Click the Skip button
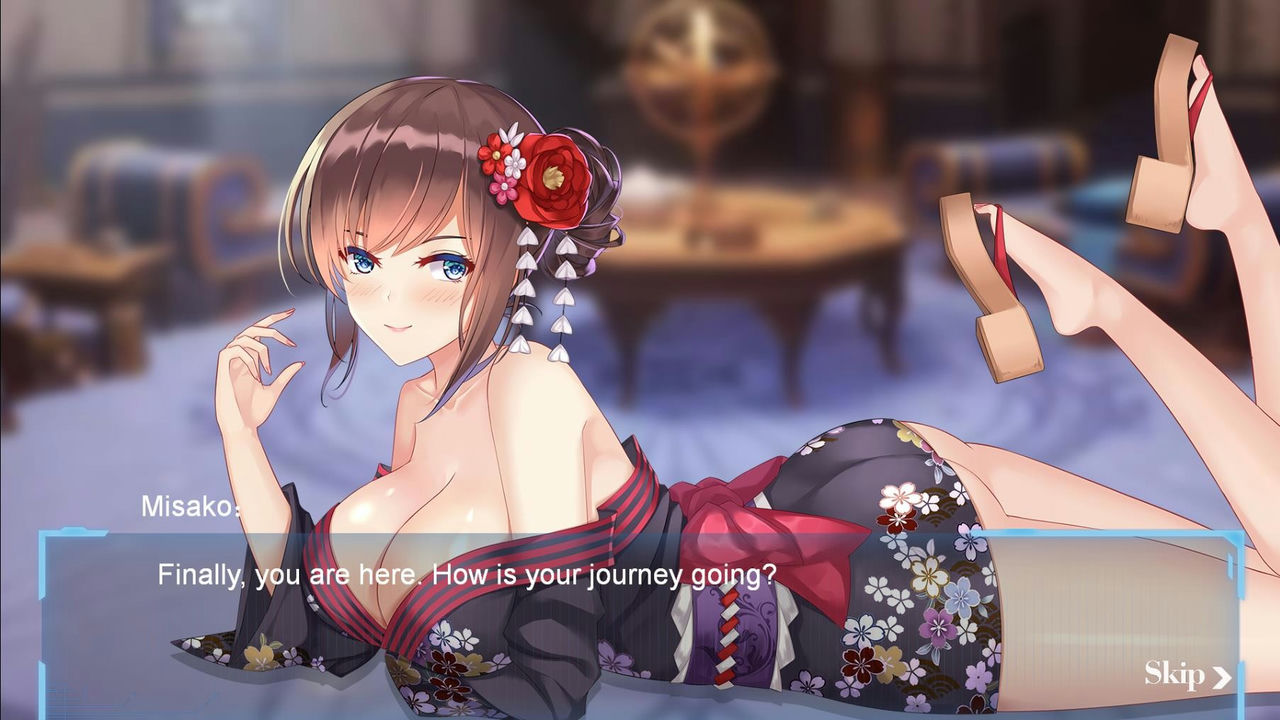The height and width of the screenshot is (720, 1280). click(1177, 674)
